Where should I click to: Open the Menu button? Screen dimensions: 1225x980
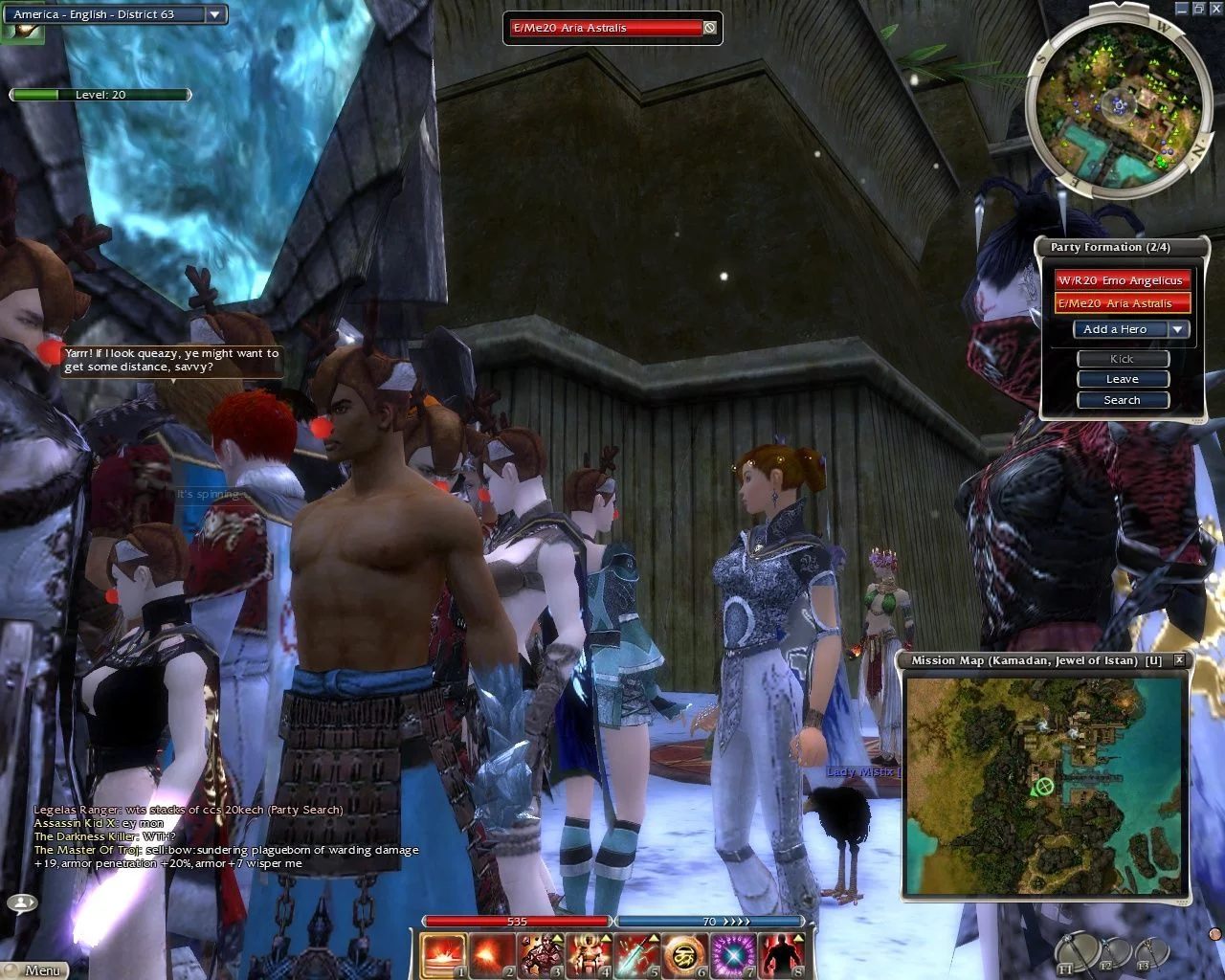(x=36, y=969)
